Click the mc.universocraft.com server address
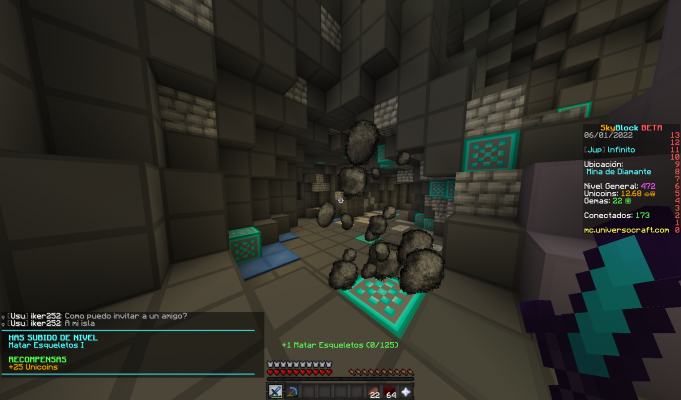The height and width of the screenshot is (400, 681). (627, 230)
